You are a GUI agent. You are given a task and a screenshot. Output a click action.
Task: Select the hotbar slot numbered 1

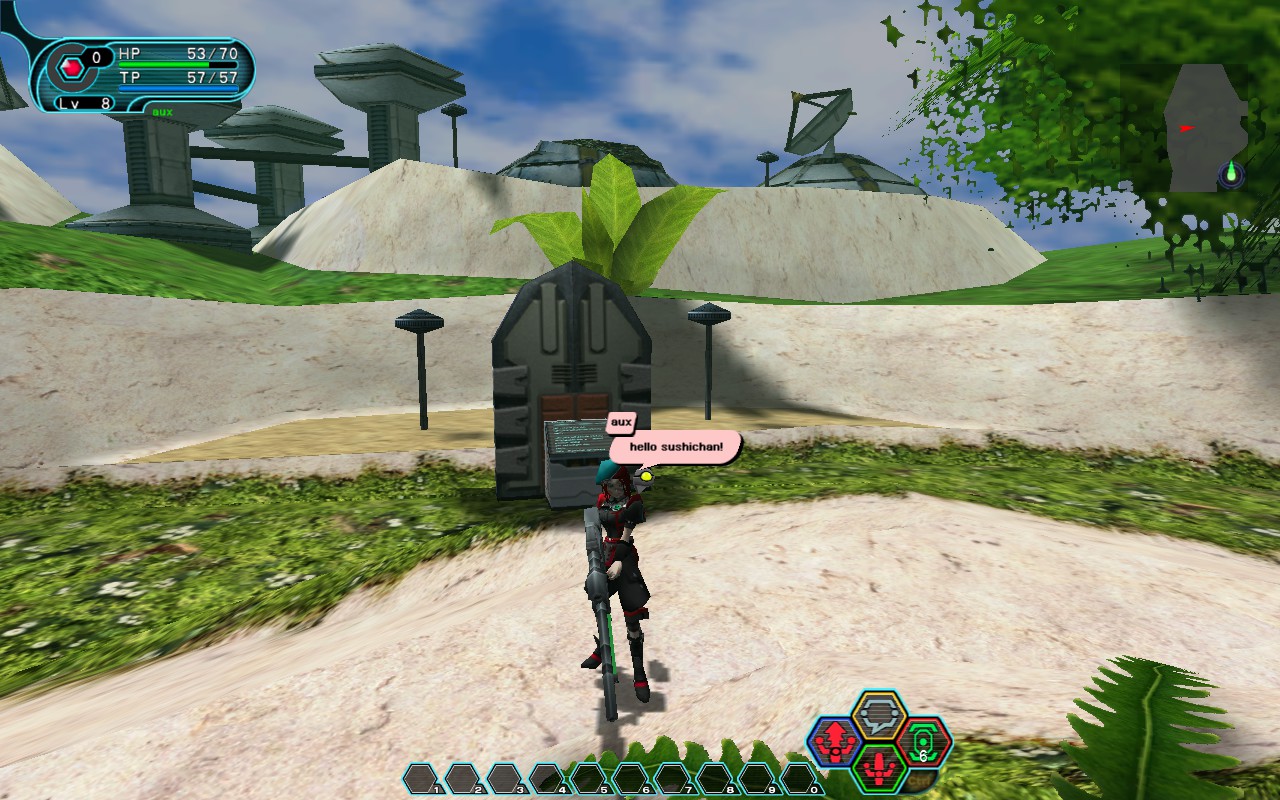(x=421, y=777)
